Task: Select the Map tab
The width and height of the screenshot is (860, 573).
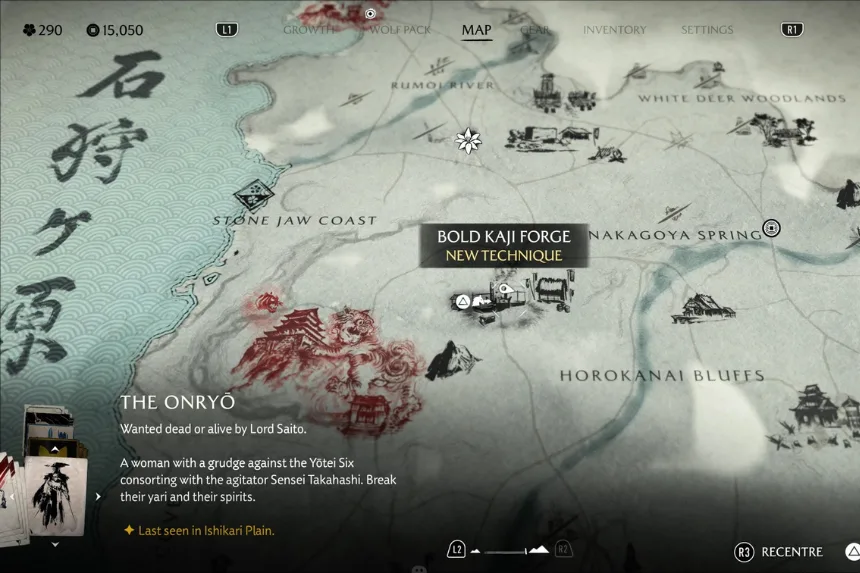Action: pos(476,30)
